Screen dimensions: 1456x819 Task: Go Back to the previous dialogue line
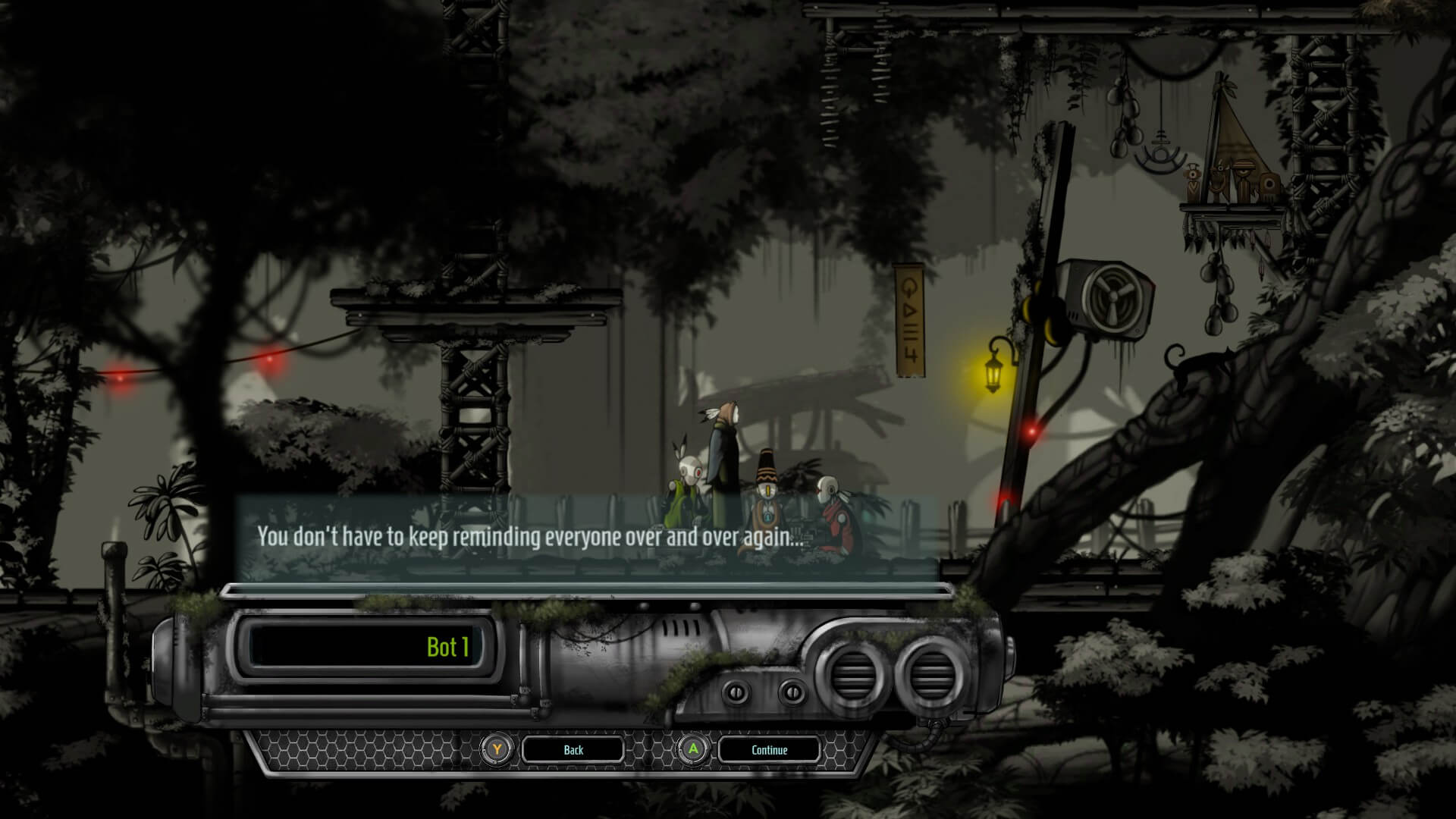click(573, 750)
